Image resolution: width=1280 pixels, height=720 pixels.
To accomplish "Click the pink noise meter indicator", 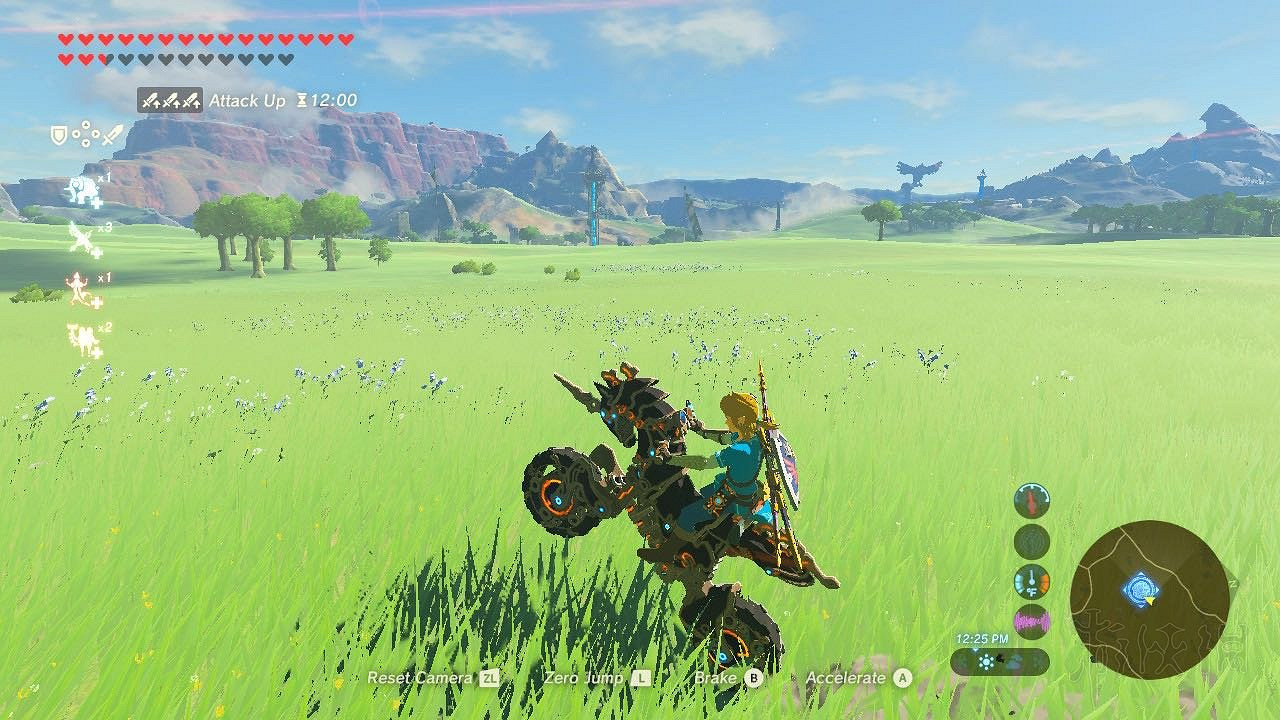I will pos(1031,620).
